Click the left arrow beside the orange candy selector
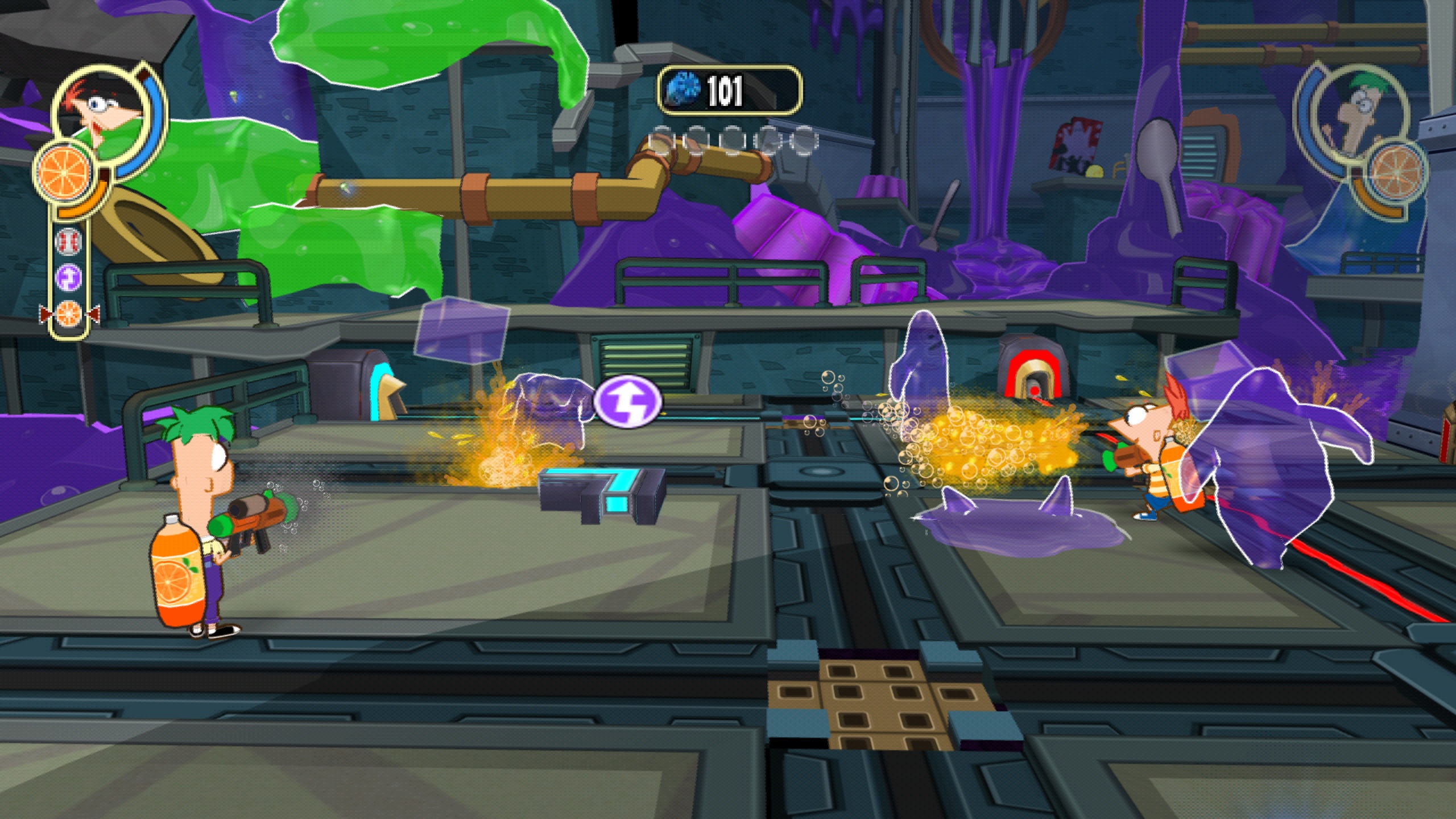 click(45, 313)
